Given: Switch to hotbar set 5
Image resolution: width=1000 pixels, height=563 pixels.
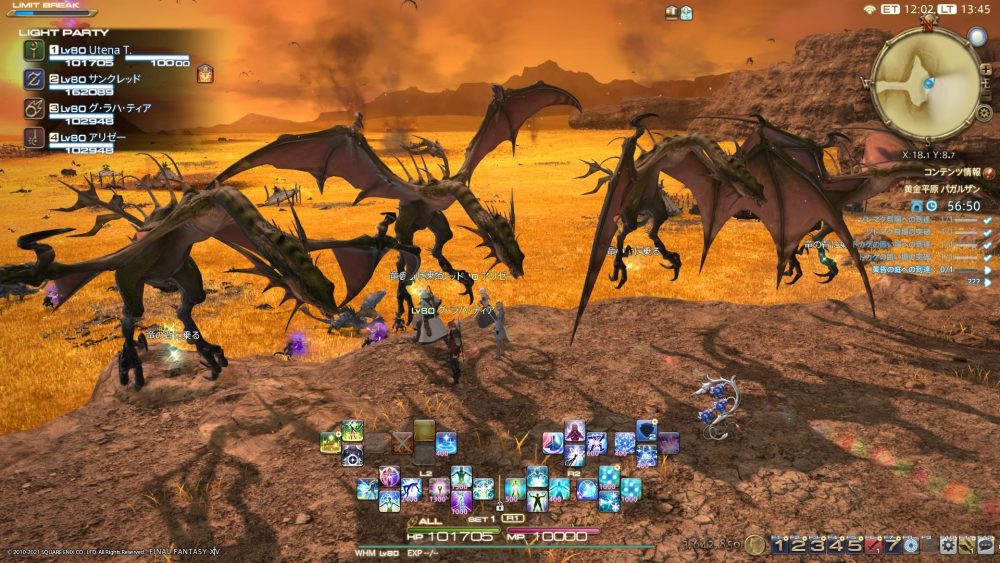Looking at the screenshot, I should point(856,546).
